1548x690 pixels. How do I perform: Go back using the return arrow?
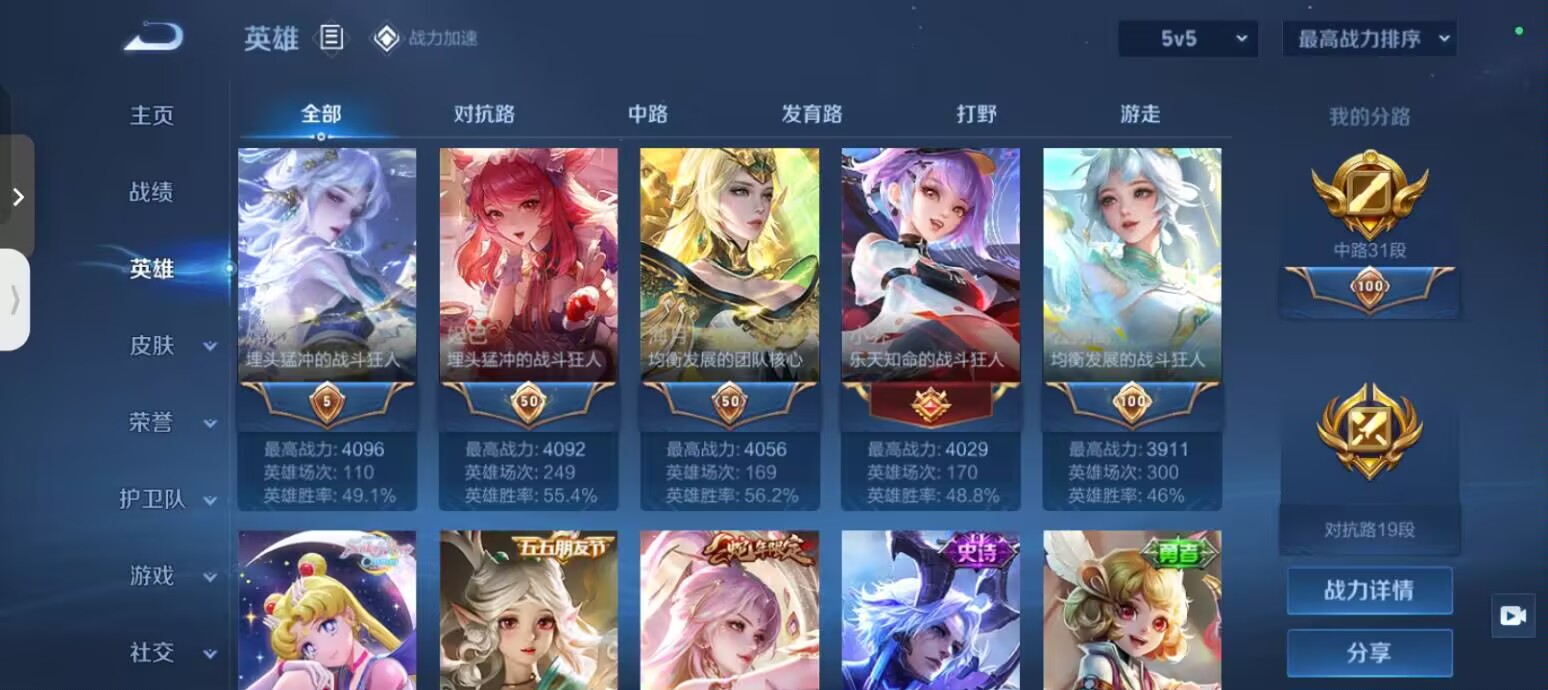click(x=153, y=38)
